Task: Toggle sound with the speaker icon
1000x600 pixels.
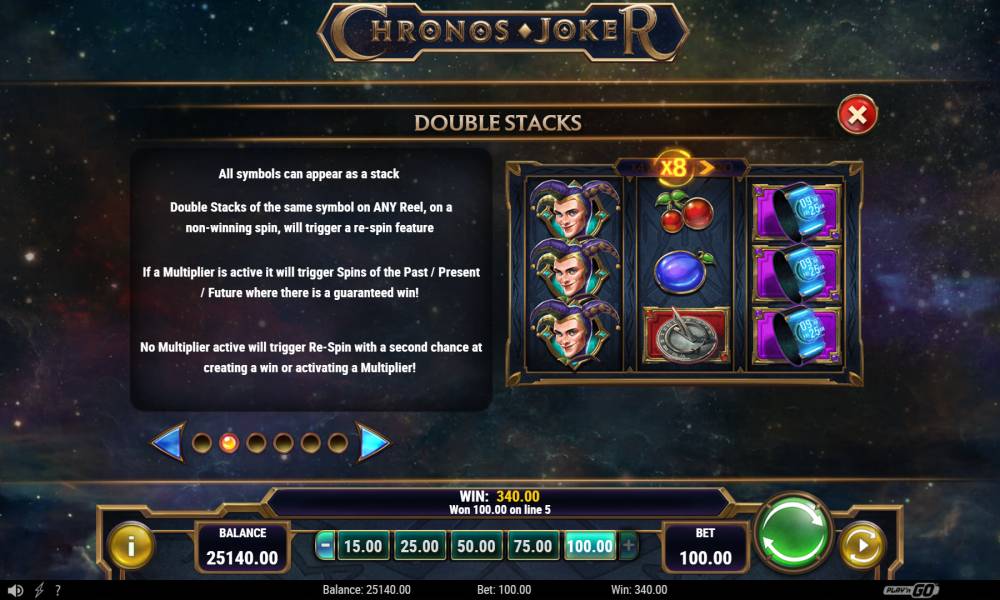Action: tap(15, 590)
